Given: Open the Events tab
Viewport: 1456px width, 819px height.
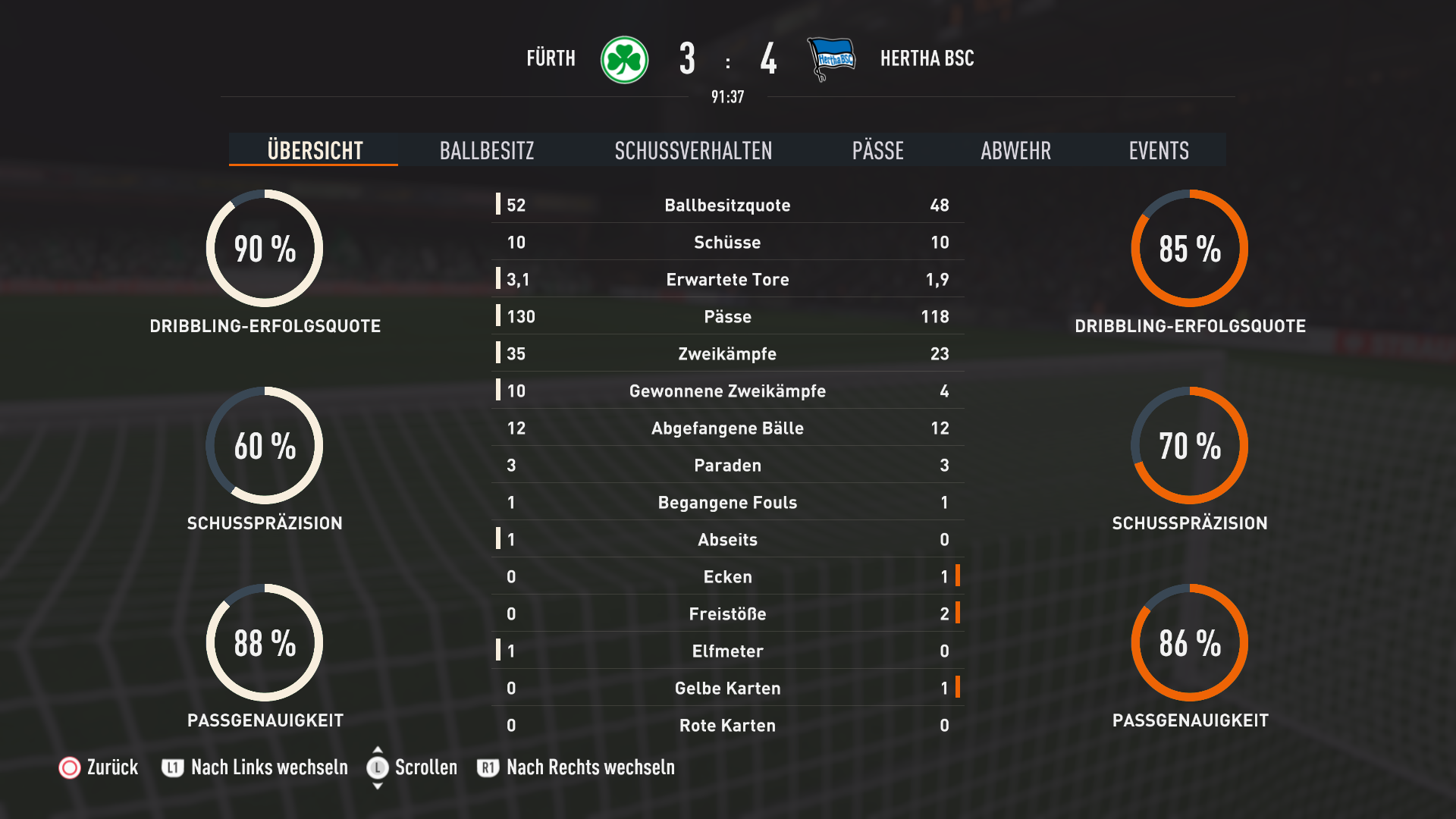Looking at the screenshot, I should (x=1158, y=150).
